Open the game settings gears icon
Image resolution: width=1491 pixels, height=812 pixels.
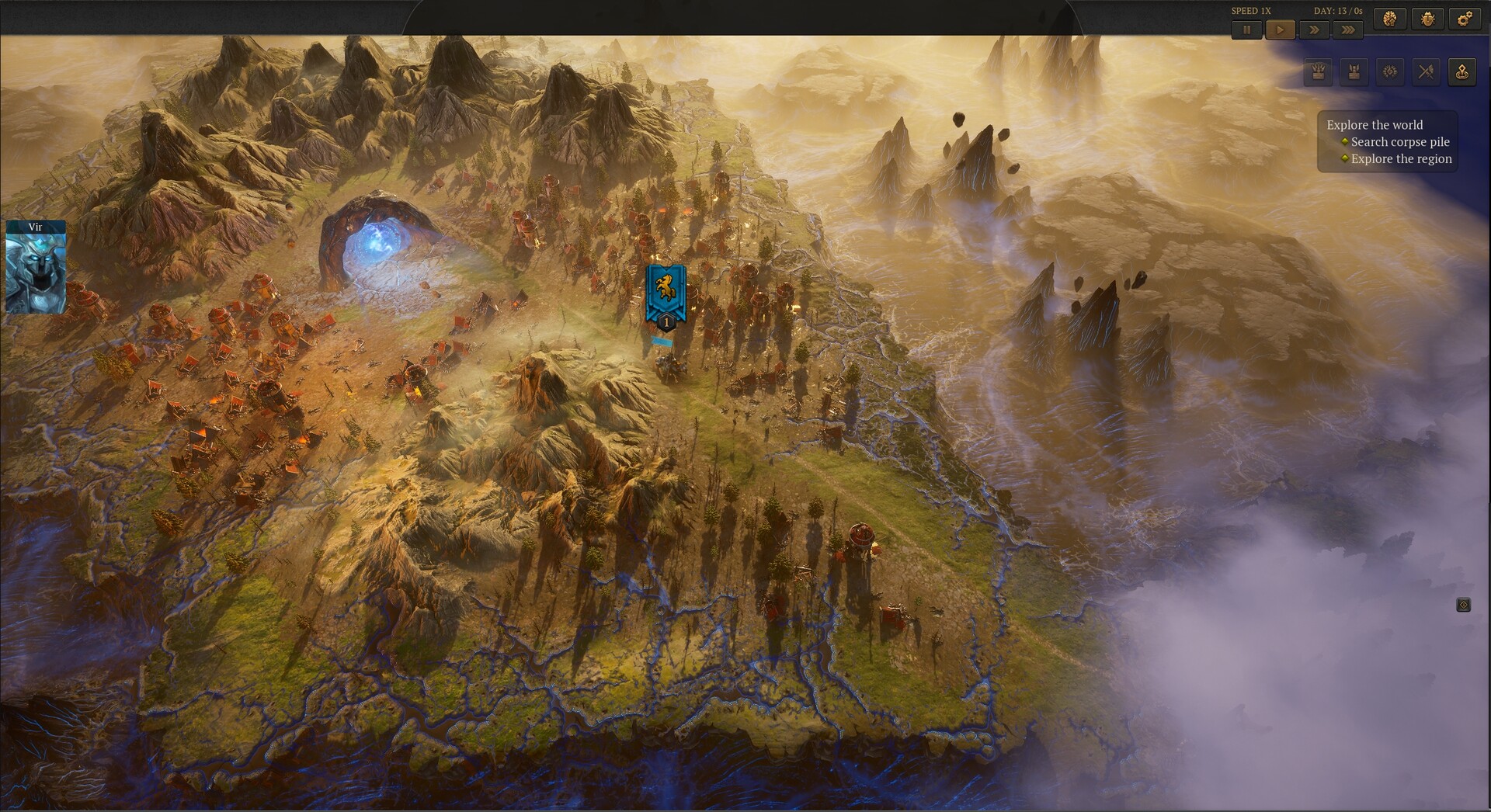pyautogui.click(x=1466, y=19)
